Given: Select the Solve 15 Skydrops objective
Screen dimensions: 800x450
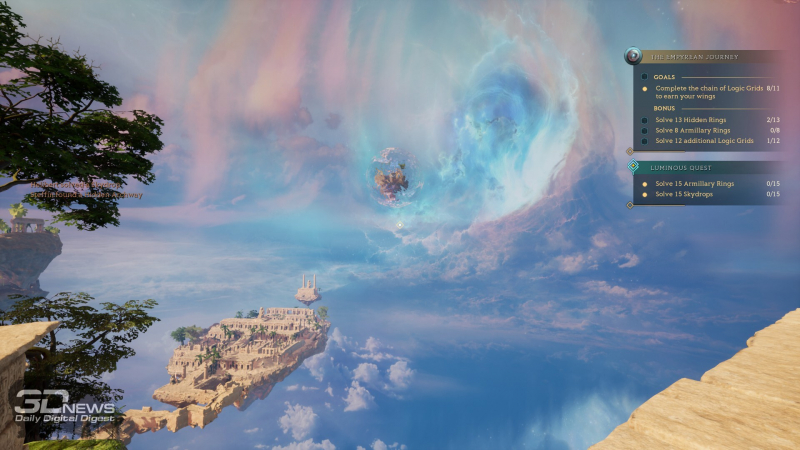Looking at the screenshot, I should [683, 194].
